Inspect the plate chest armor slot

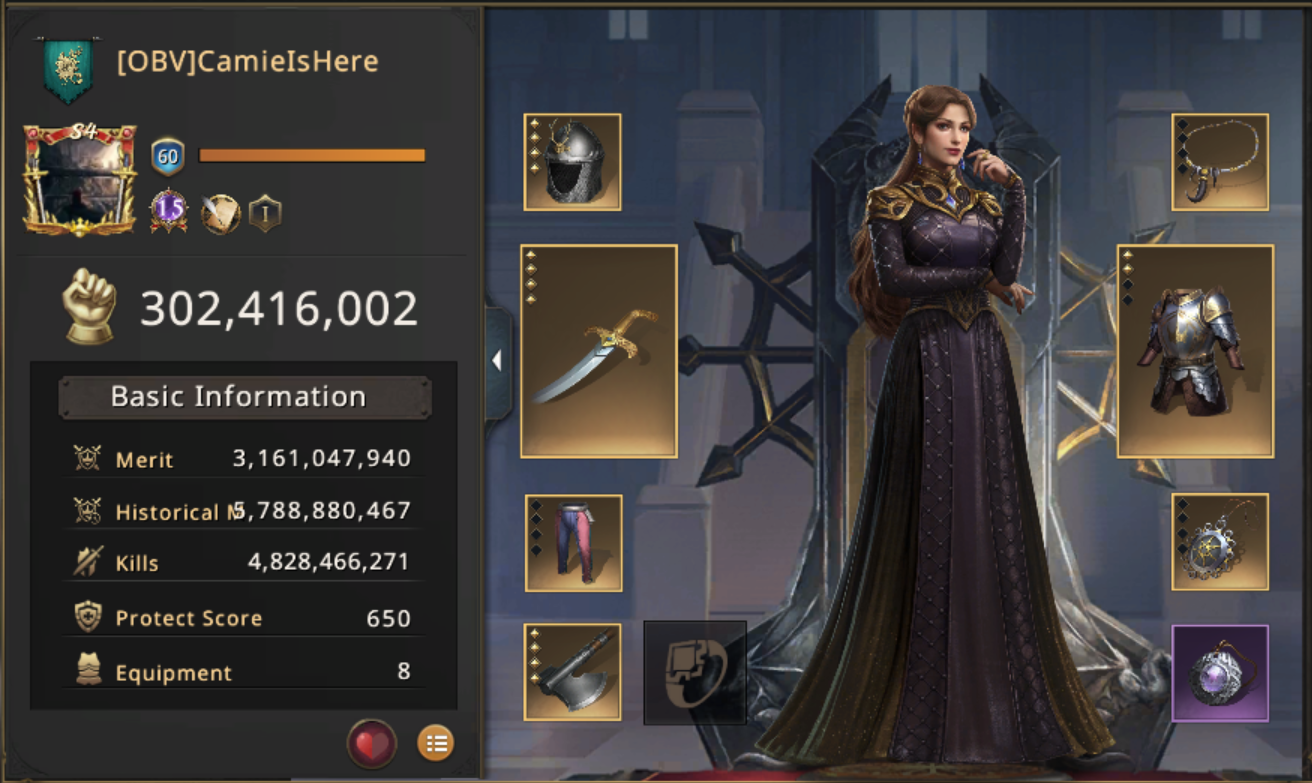(1195, 351)
